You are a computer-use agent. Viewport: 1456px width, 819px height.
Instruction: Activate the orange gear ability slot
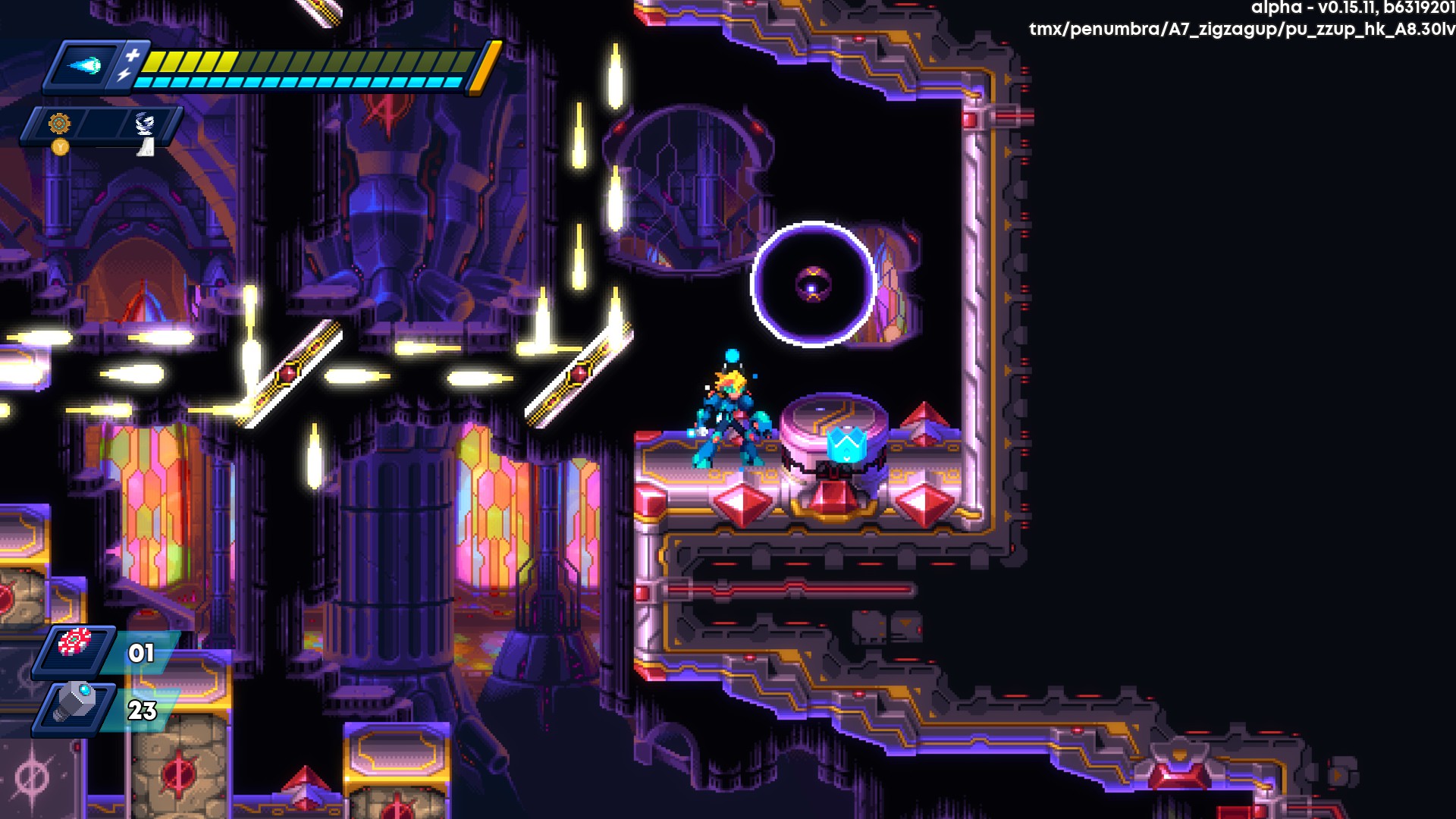(x=59, y=124)
